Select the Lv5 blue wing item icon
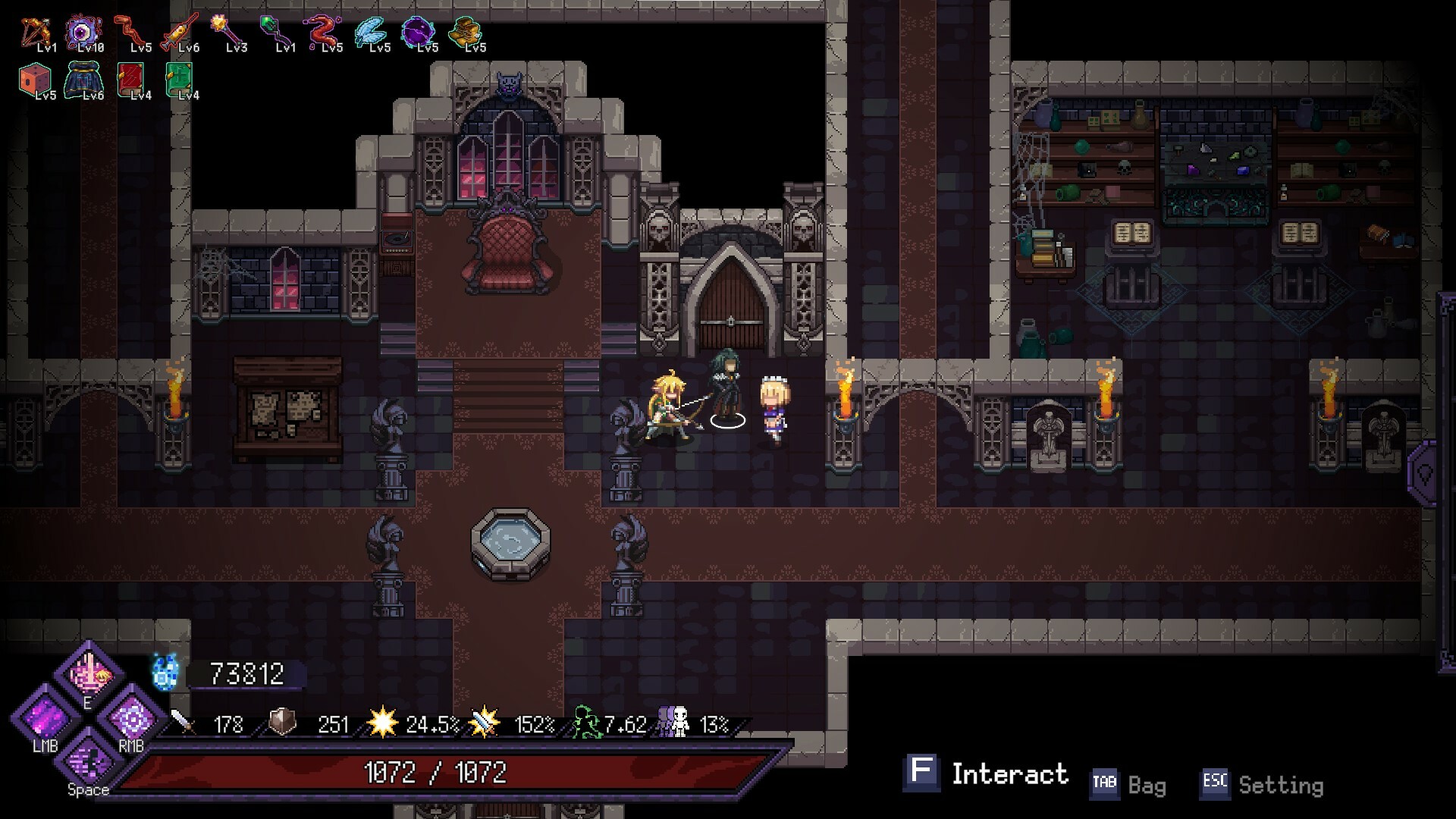 (372, 32)
